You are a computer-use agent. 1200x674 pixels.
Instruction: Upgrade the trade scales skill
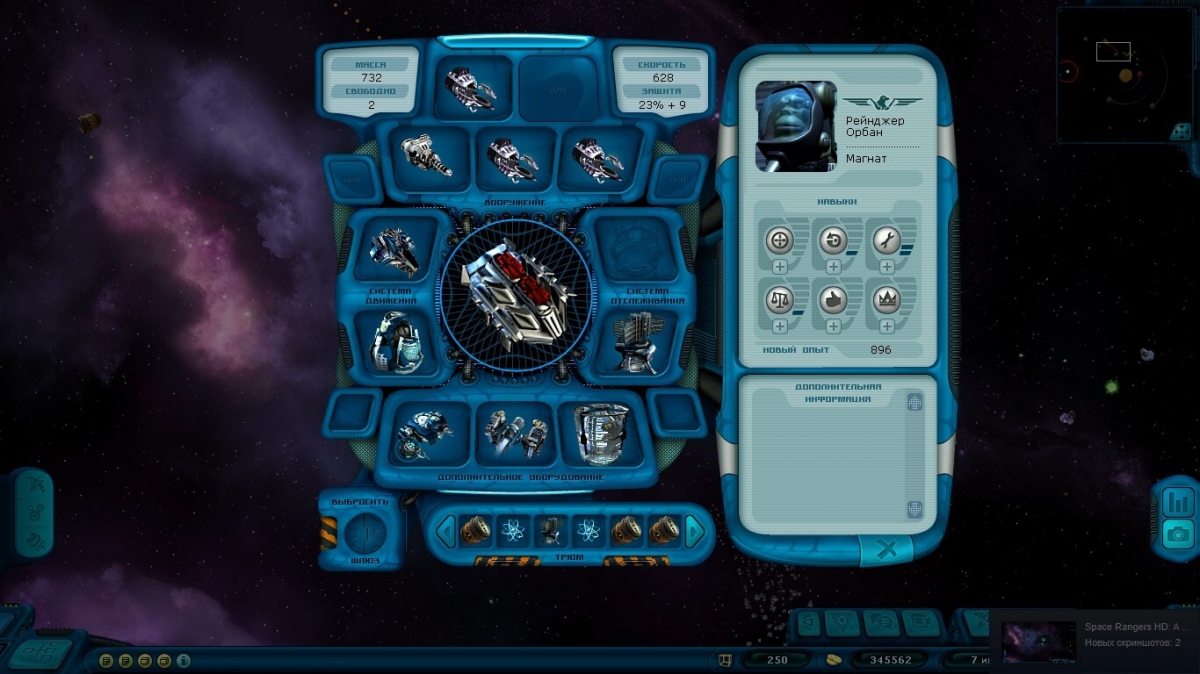780,326
